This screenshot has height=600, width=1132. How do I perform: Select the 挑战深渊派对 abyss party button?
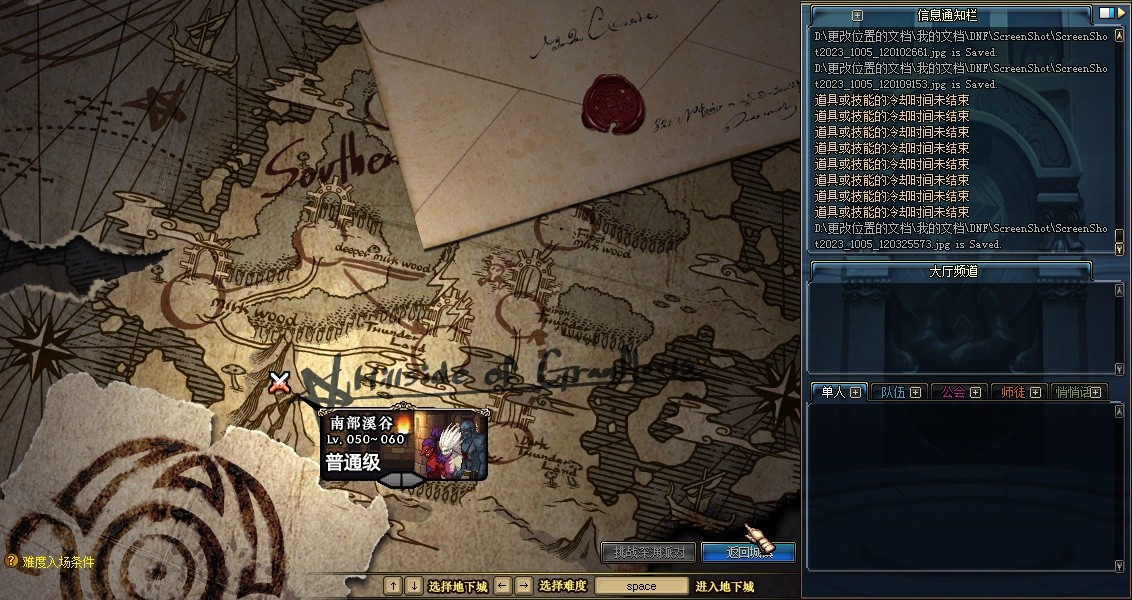tap(649, 552)
